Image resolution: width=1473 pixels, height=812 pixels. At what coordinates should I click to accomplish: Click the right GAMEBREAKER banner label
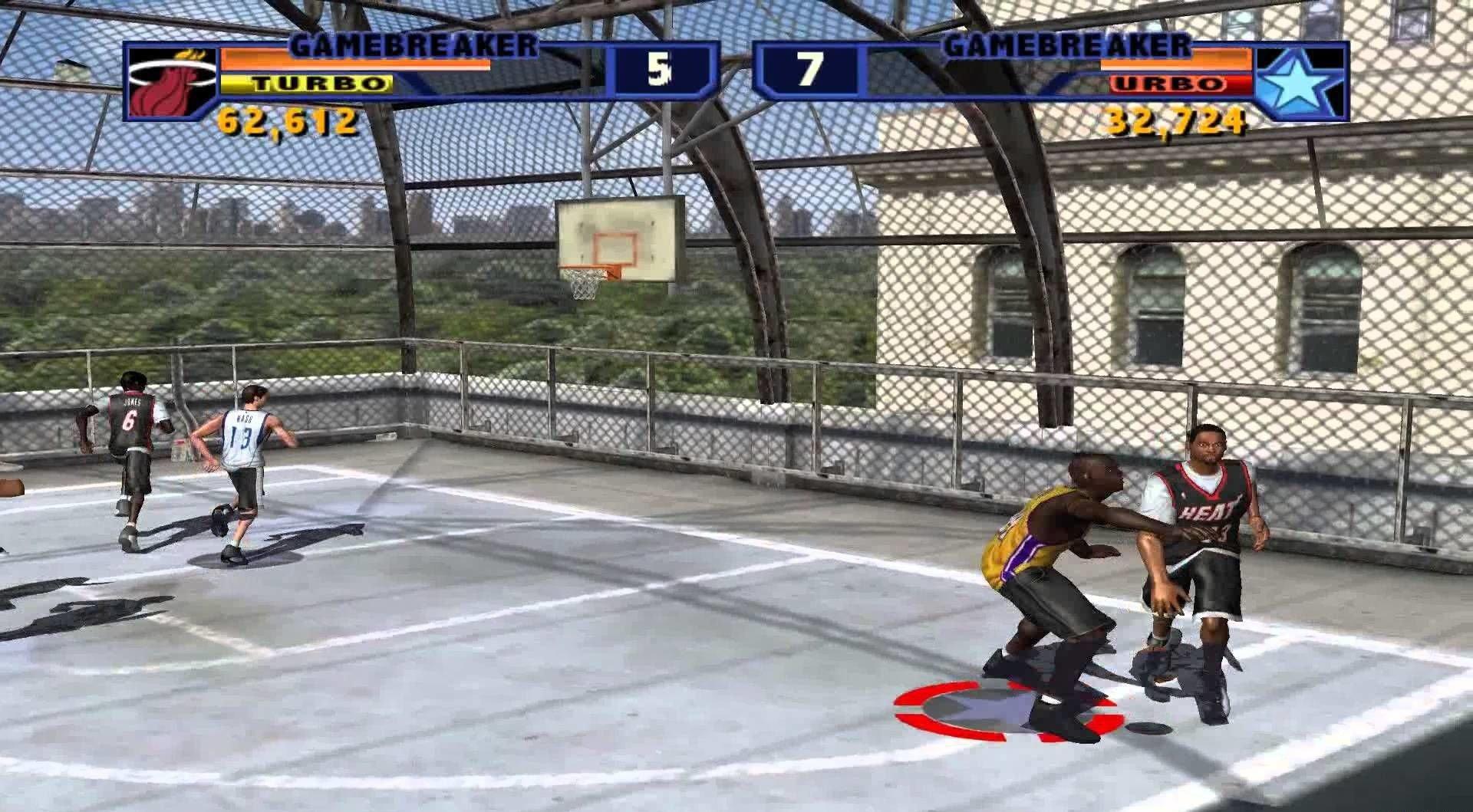[1066, 46]
